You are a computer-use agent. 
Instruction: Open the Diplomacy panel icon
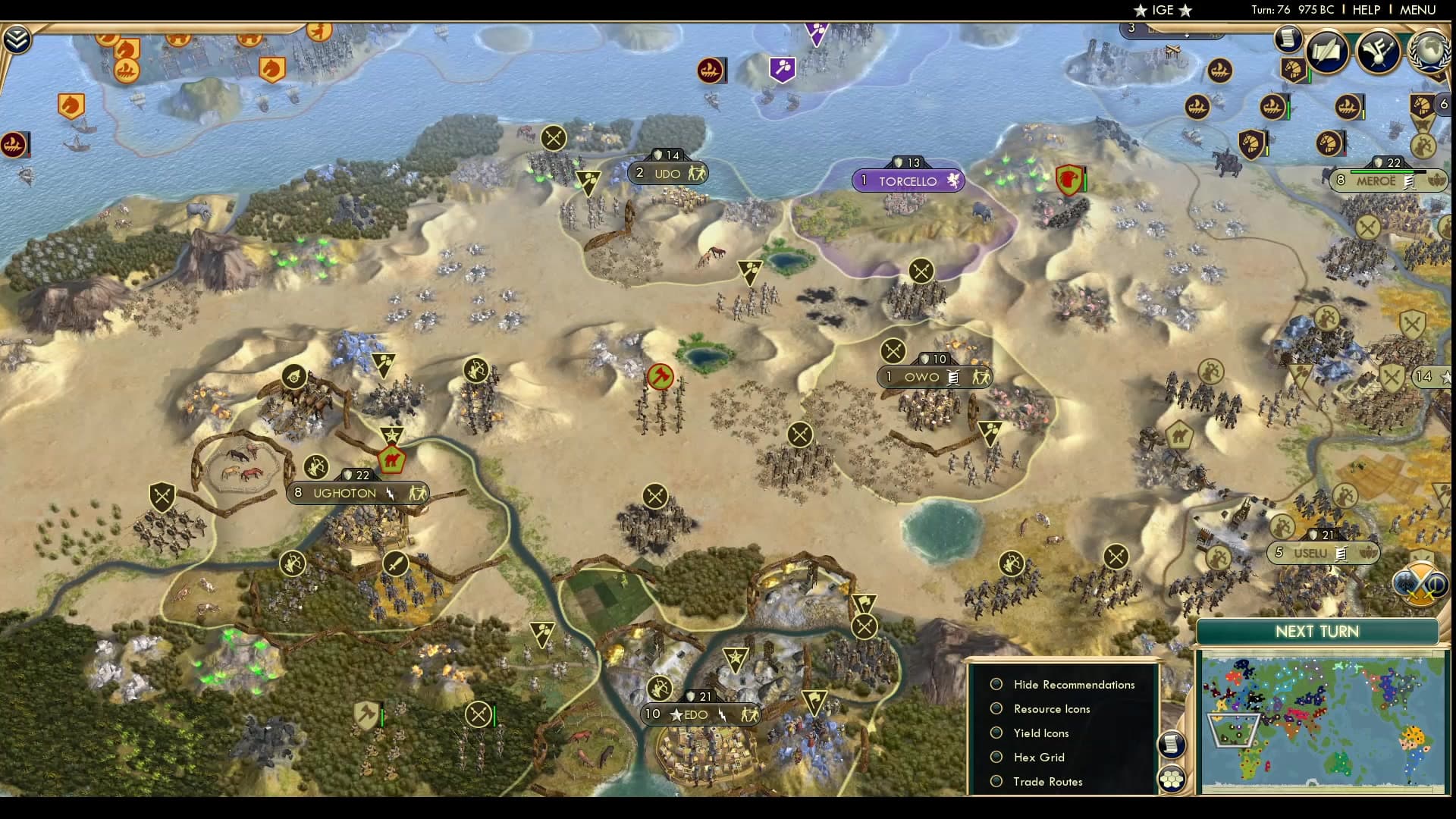(x=1376, y=52)
